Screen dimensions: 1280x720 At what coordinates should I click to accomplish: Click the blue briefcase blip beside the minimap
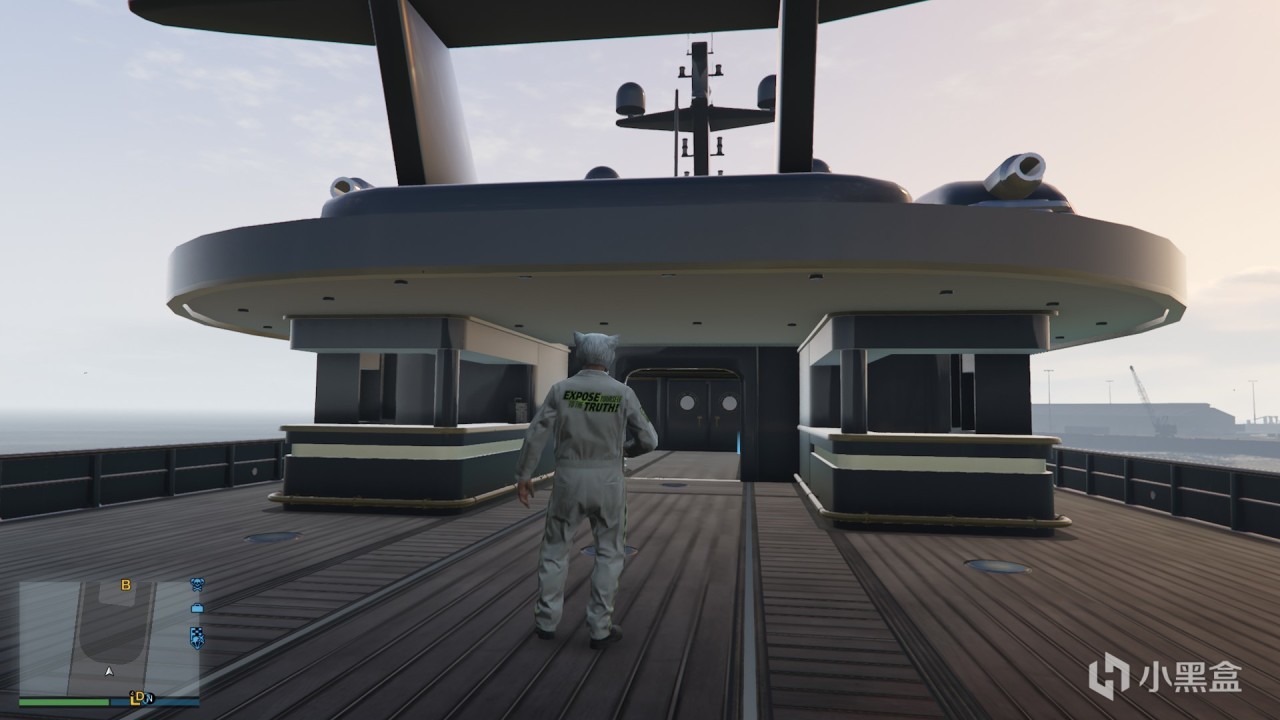(x=198, y=608)
